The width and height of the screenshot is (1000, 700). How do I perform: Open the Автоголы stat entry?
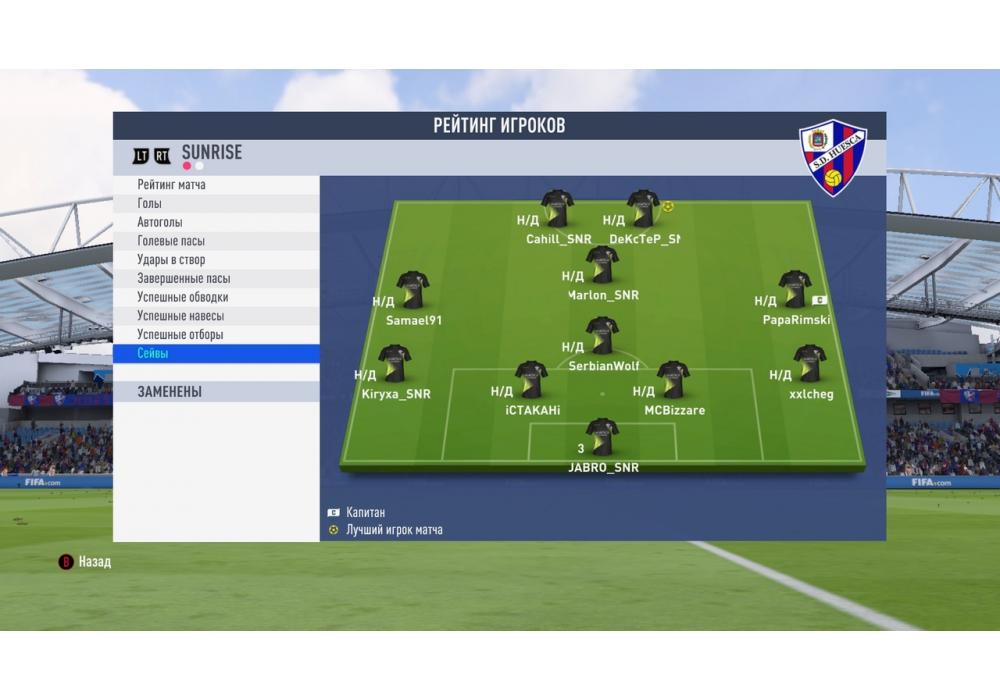click(x=160, y=222)
